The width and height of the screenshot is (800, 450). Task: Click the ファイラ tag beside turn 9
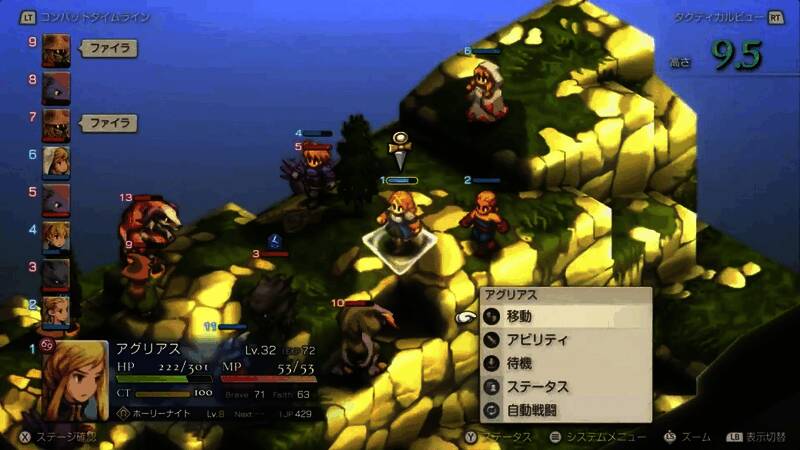[107, 48]
